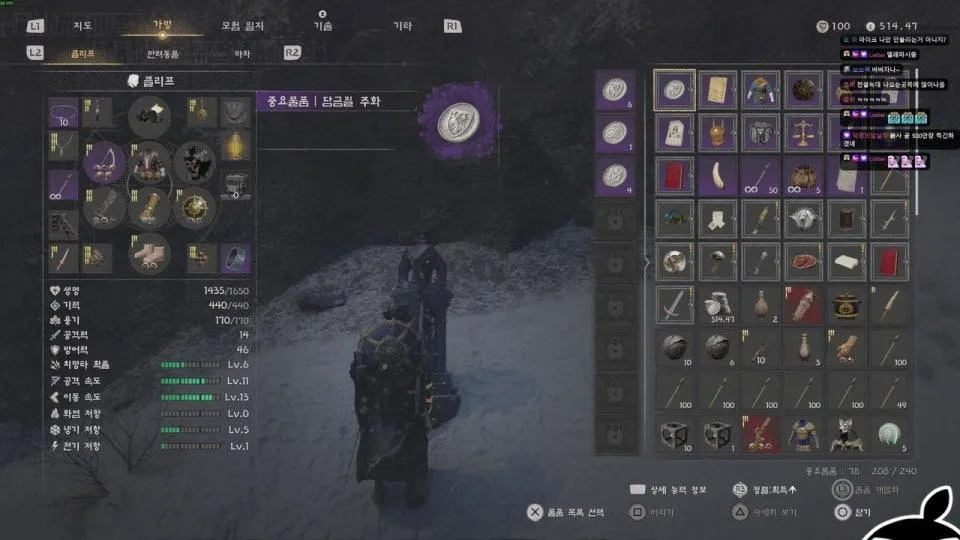This screenshot has height=540, width=960.
Task: Select the equipped round shield slot
Action: coord(195,208)
